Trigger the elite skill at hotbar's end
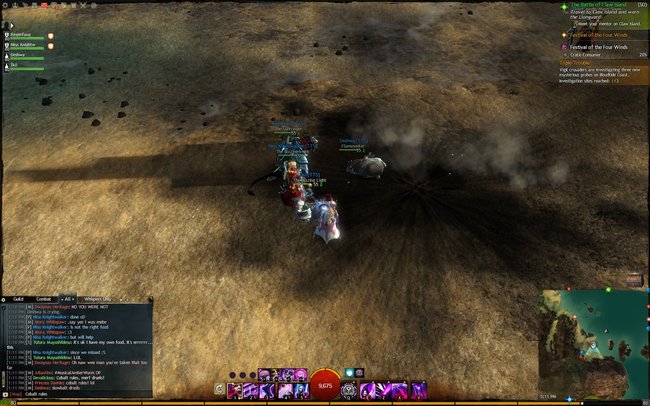The height and width of the screenshot is (406, 650). pos(417,389)
